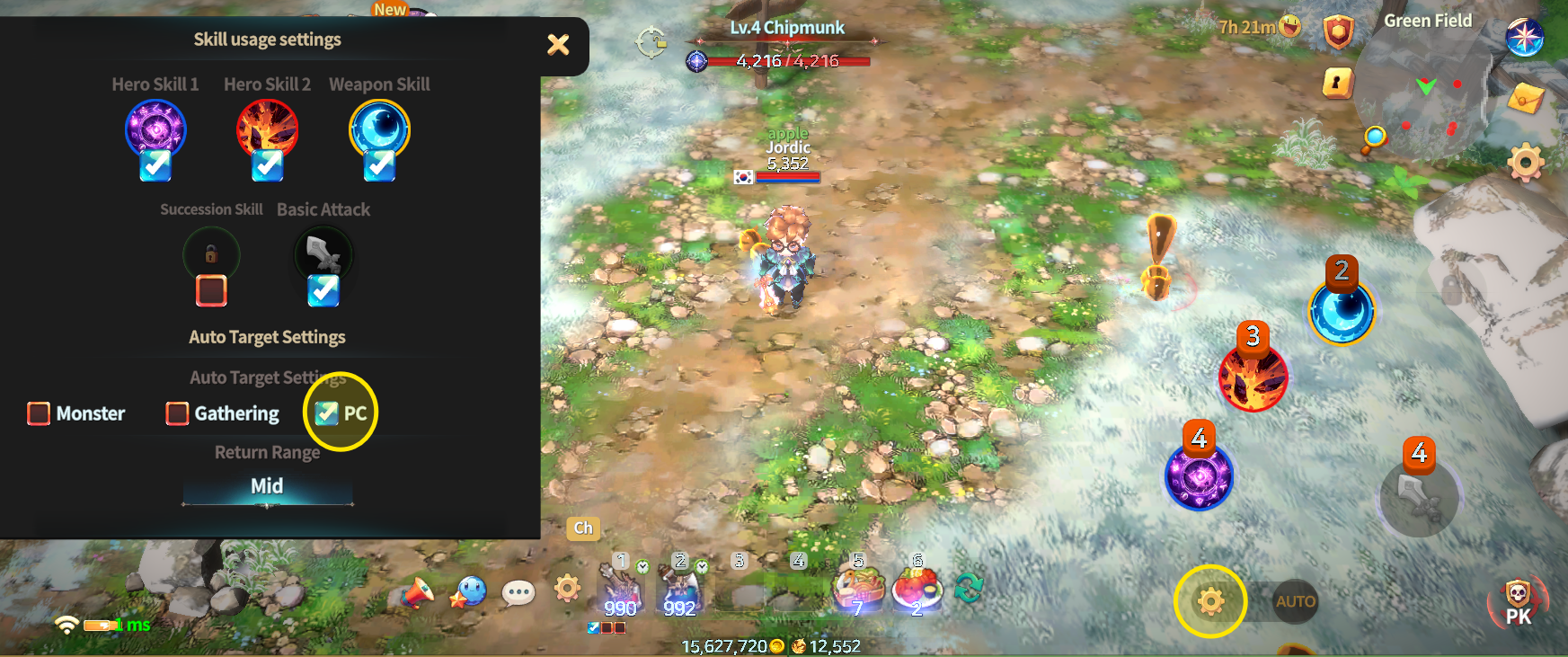Open the envelope mail icon

pos(1525,98)
